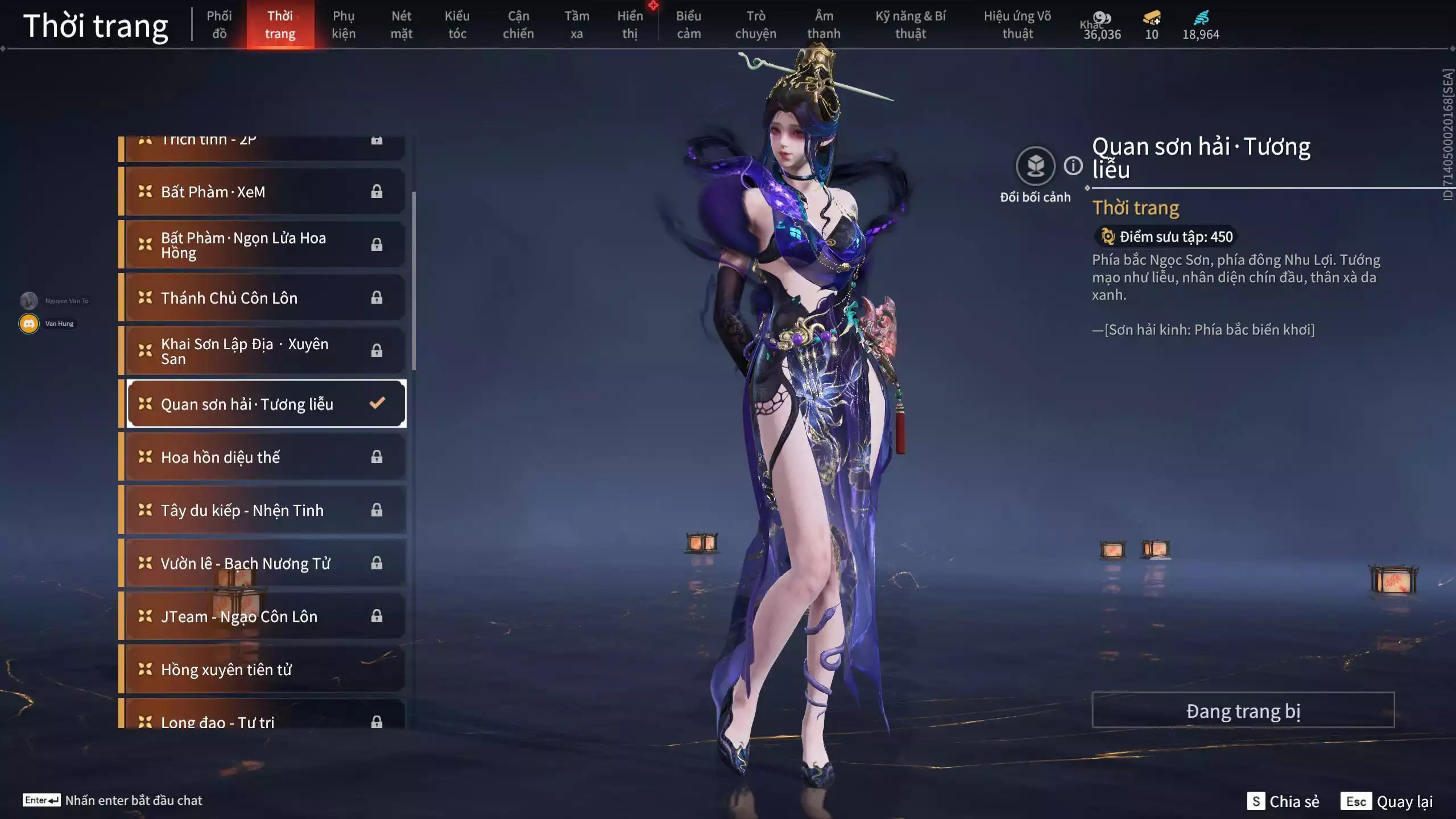Click the Đang trang bị button
This screenshot has height=819, width=1456.
coord(1243,710)
